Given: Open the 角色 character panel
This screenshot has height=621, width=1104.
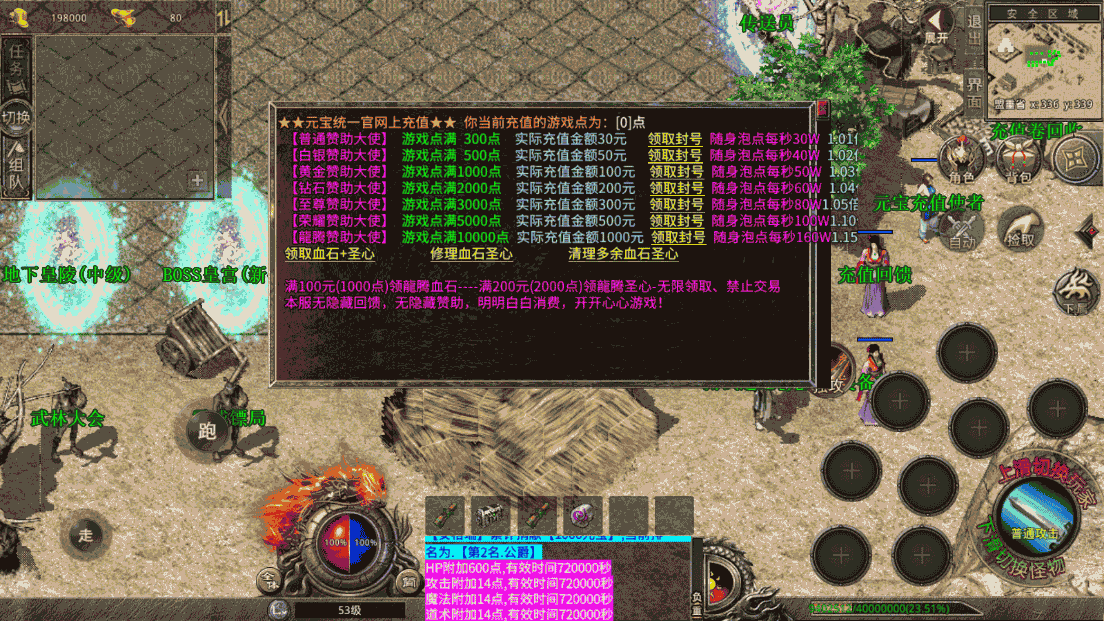Looking at the screenshot, I should [961, 160].
